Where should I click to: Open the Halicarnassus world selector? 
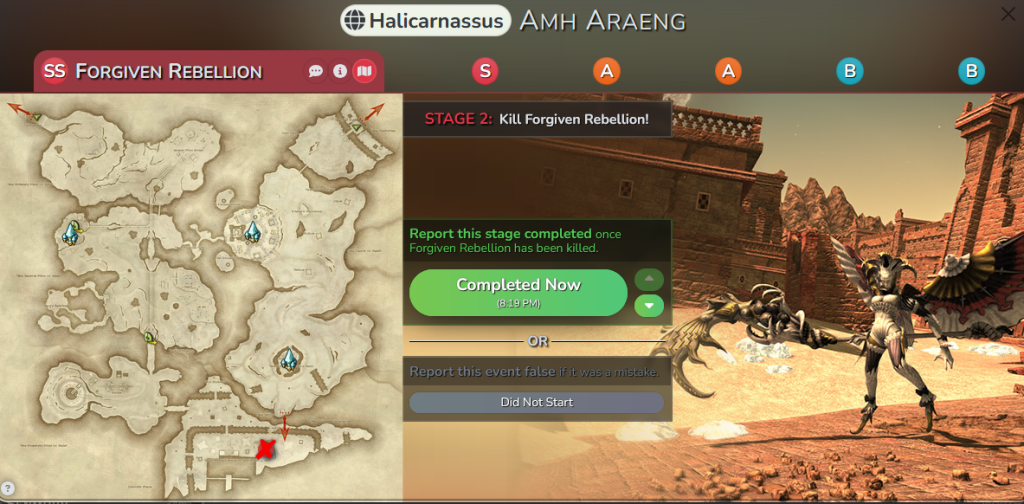(424, 20)
